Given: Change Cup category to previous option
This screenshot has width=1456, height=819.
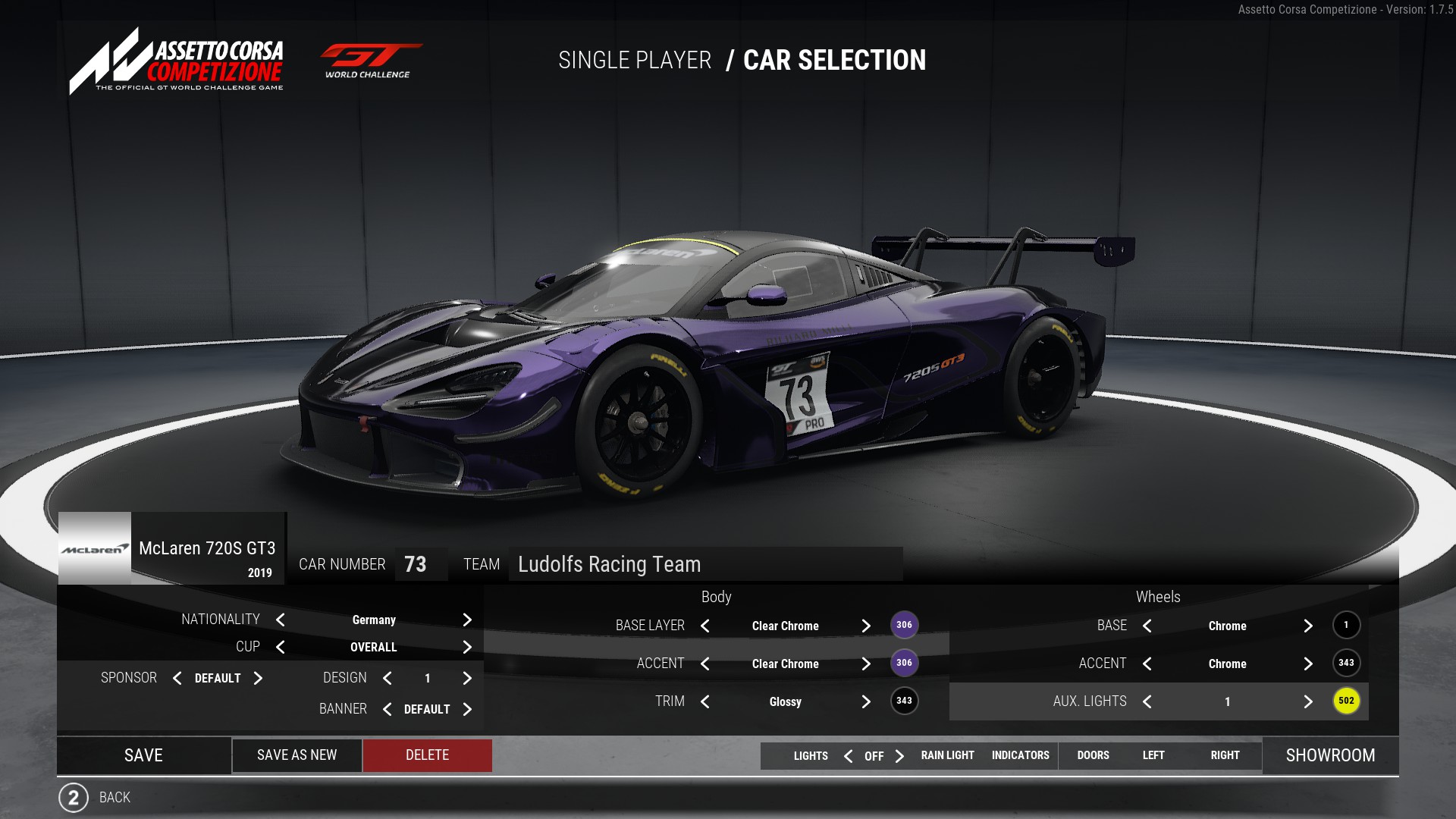Looking at the screenshot, I should pos(281,647).
